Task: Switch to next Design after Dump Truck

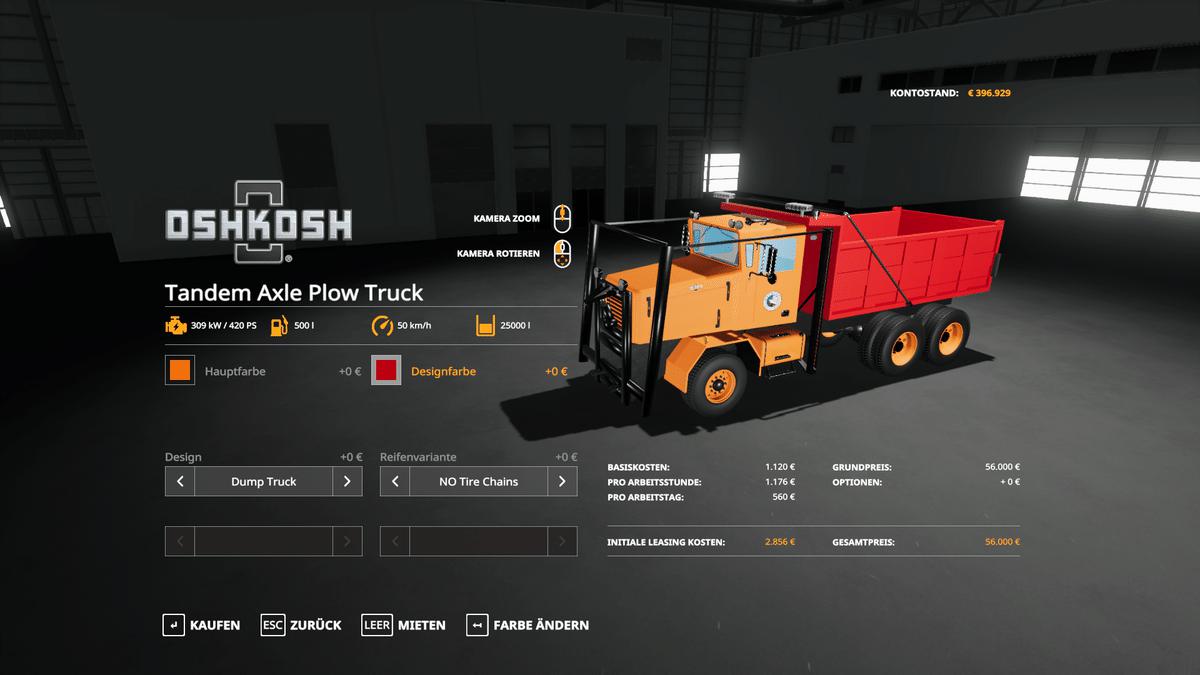Action: tap(347, 481)
